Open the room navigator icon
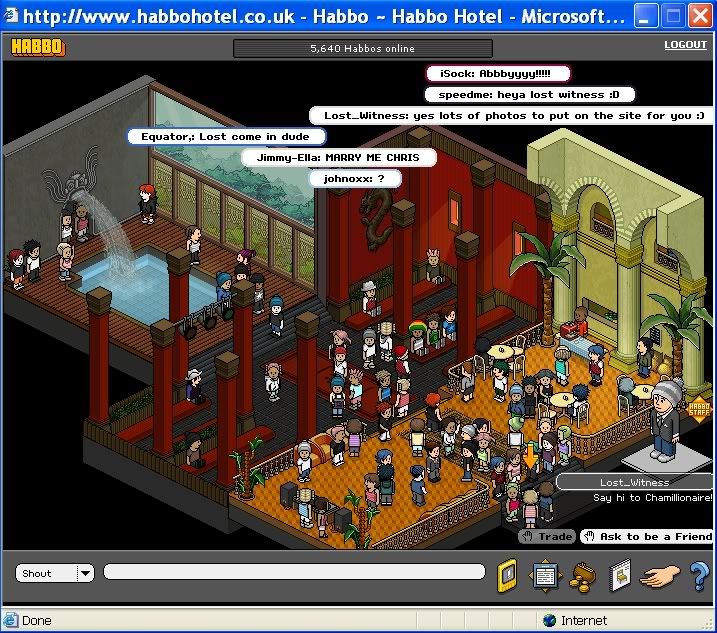The image size is (717, 633). (x=544, y=575)
